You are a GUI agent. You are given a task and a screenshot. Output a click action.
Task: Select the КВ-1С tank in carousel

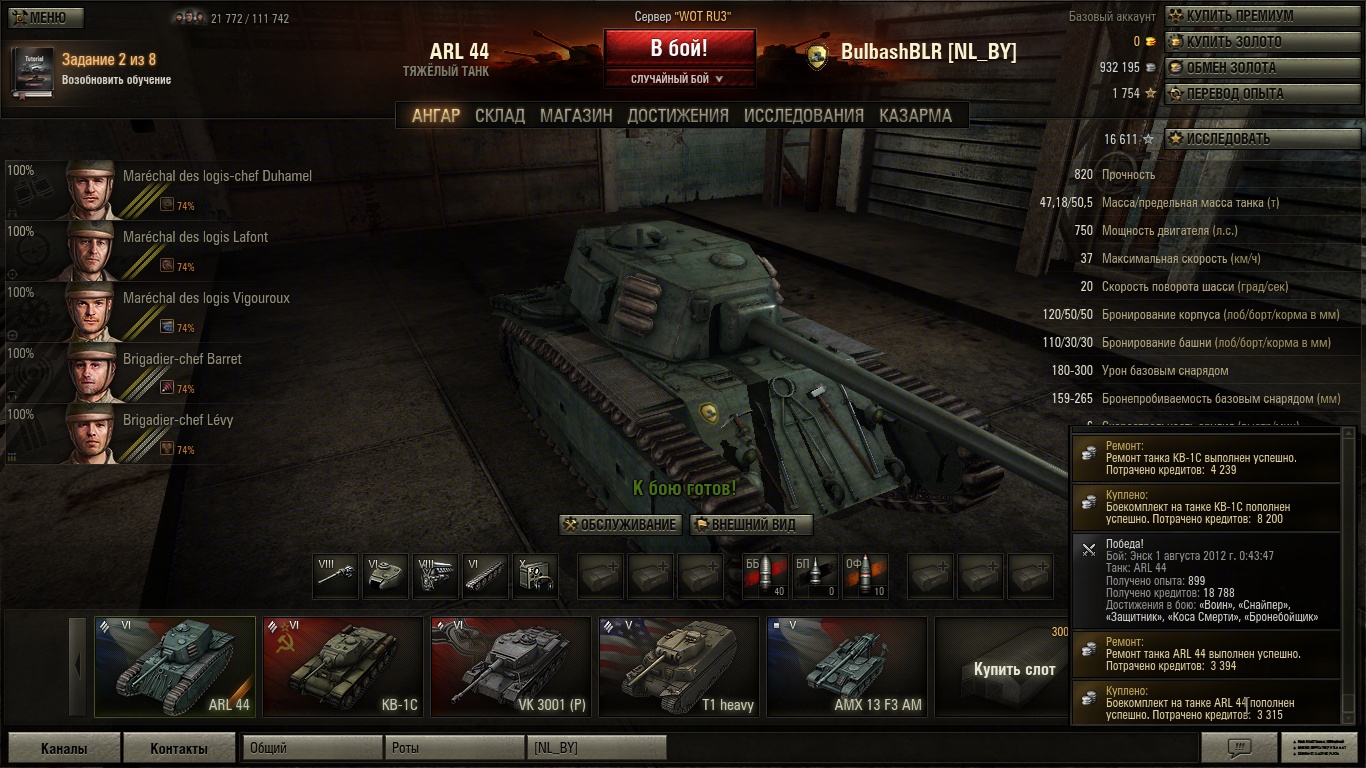(x=342, y=667)
